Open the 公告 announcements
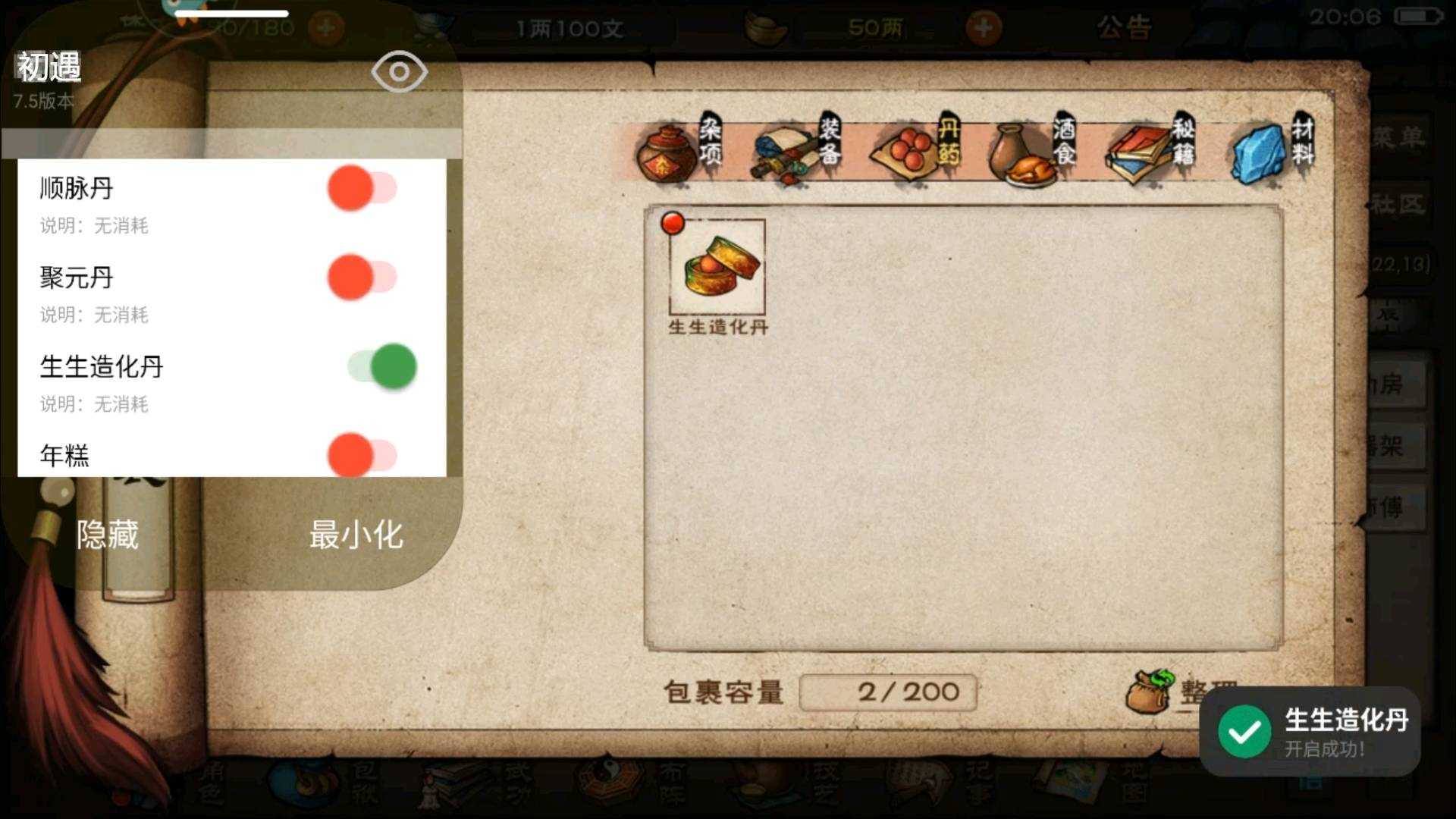This screenshot has height=819, width=1456. pos(1123,29)
